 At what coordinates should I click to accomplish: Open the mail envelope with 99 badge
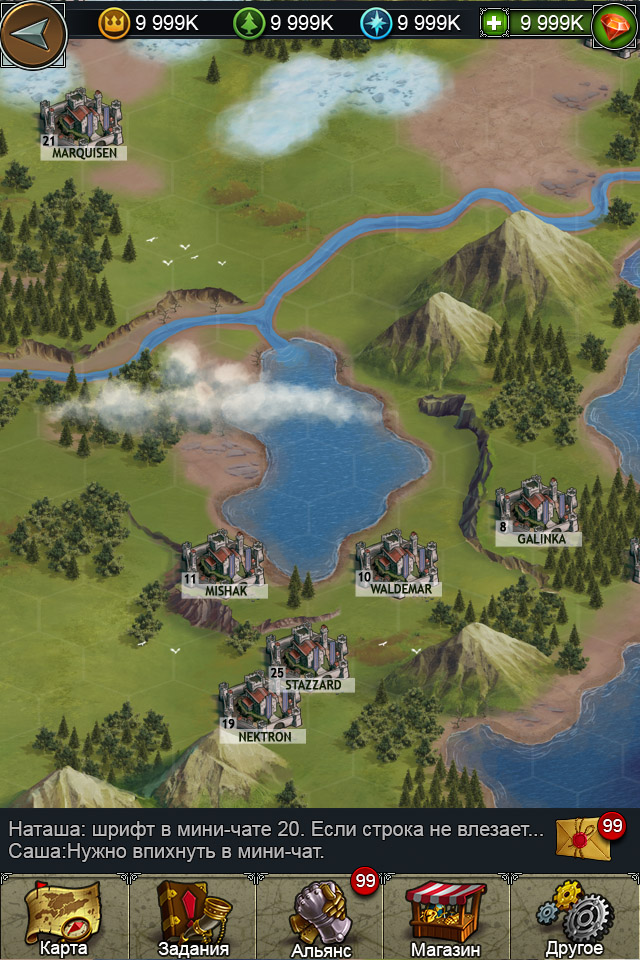coord(583,837)
